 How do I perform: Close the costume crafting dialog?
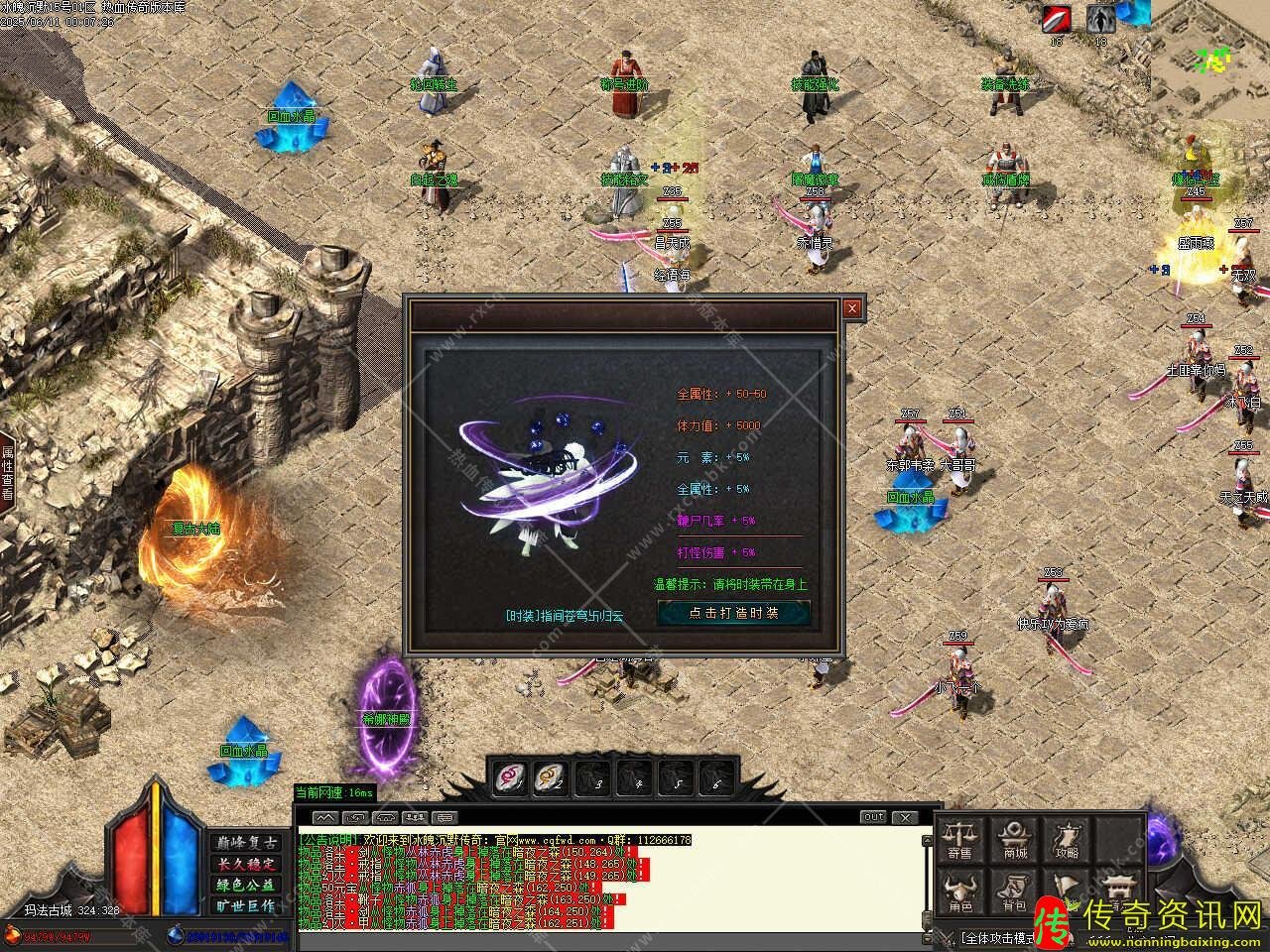[851, 308]
